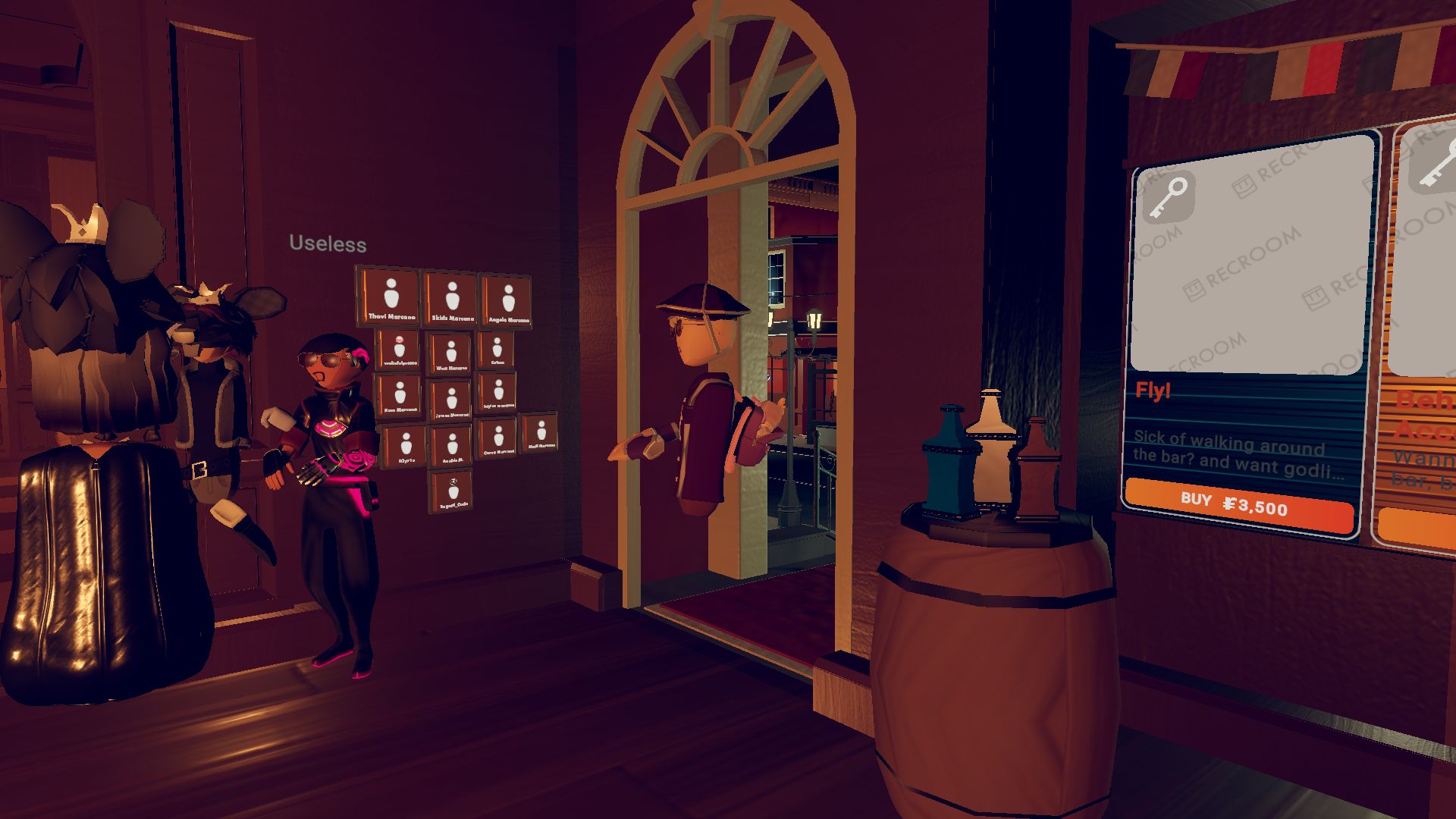1456x819 pixels.
Task: Select wakefulpromo's profile plaque
Action: [x=399, y=350]
